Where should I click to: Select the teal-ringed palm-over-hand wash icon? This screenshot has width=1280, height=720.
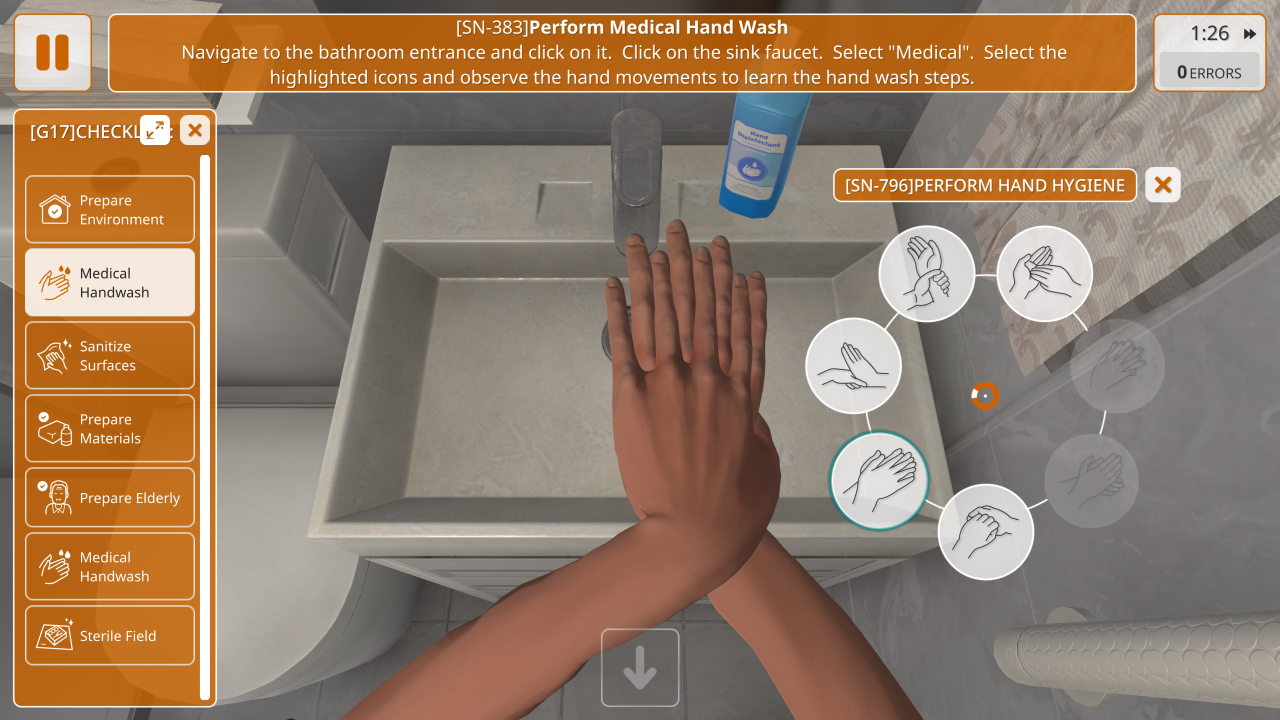(x=880, y=480)
